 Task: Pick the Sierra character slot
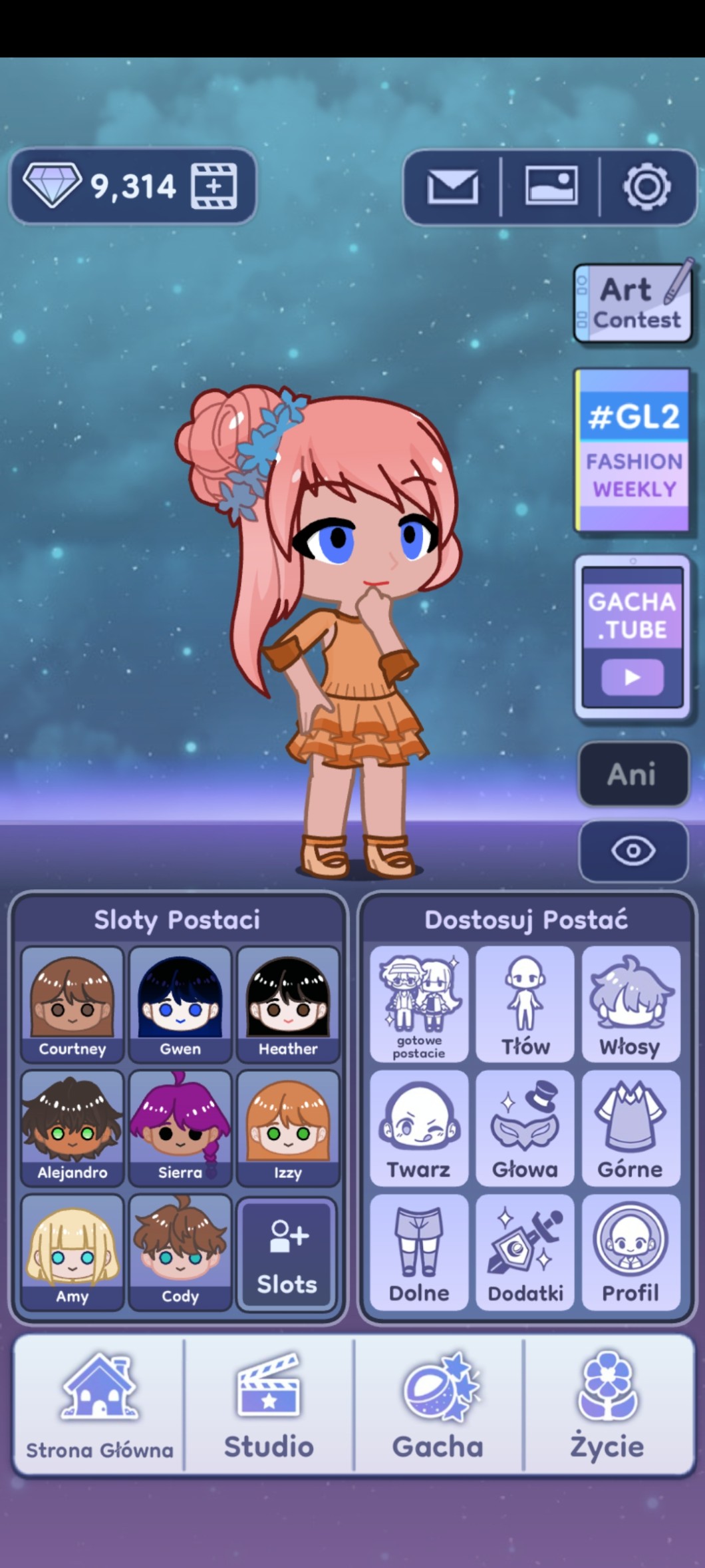click(x=180, y=1127)
